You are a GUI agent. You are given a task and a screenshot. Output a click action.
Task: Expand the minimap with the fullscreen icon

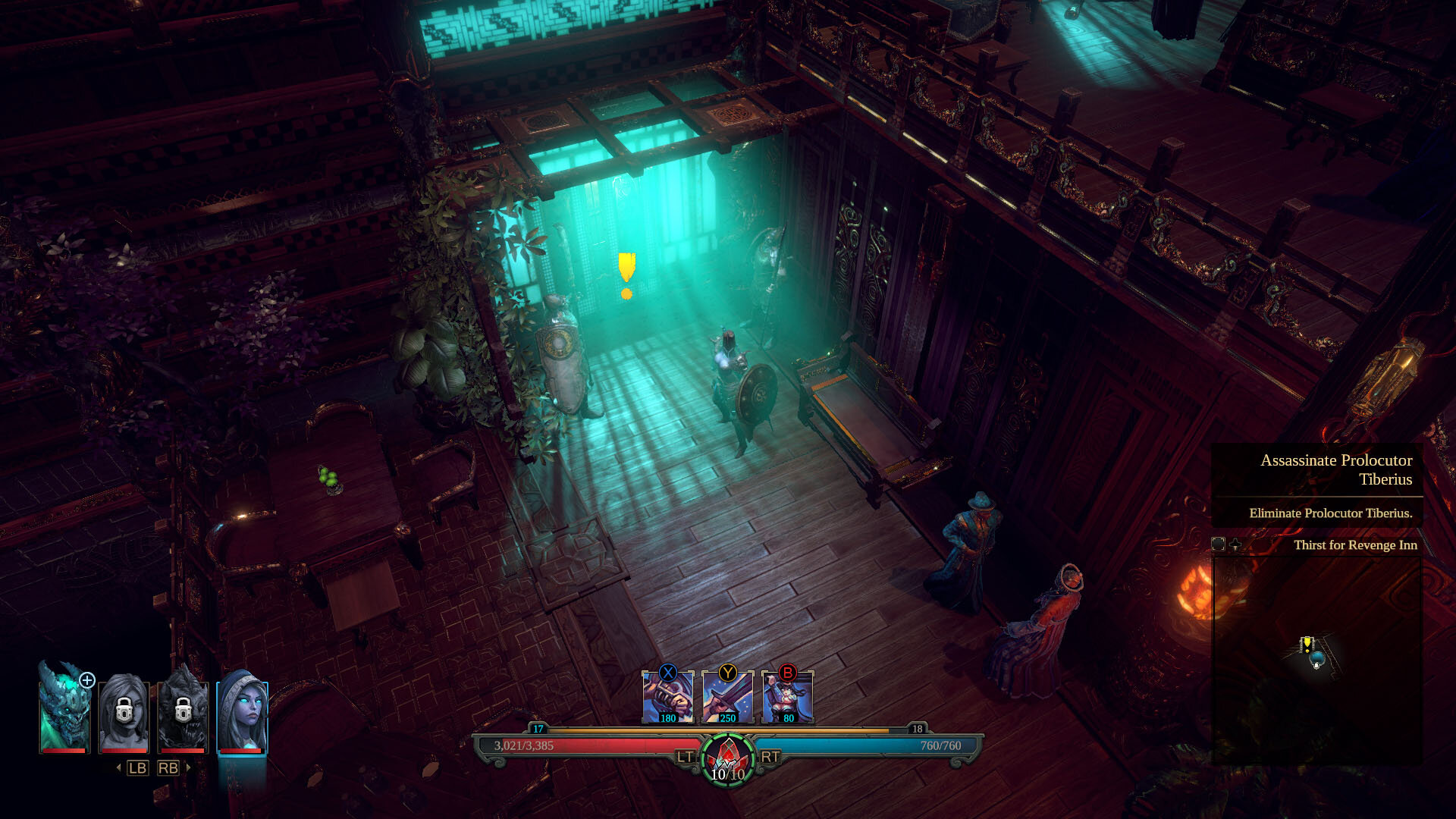pos(1219,544)
